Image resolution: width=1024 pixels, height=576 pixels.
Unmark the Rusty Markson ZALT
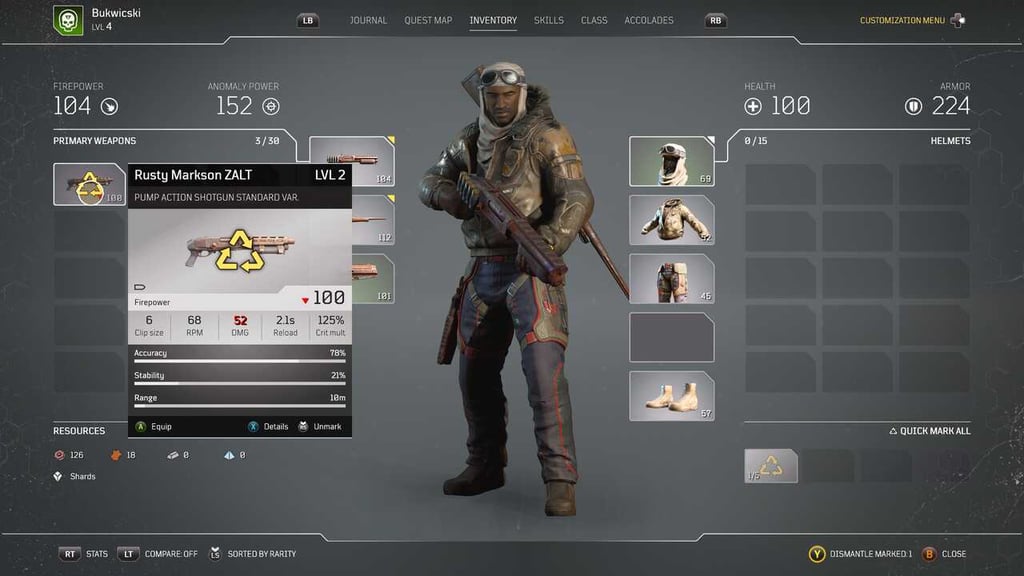319,426
